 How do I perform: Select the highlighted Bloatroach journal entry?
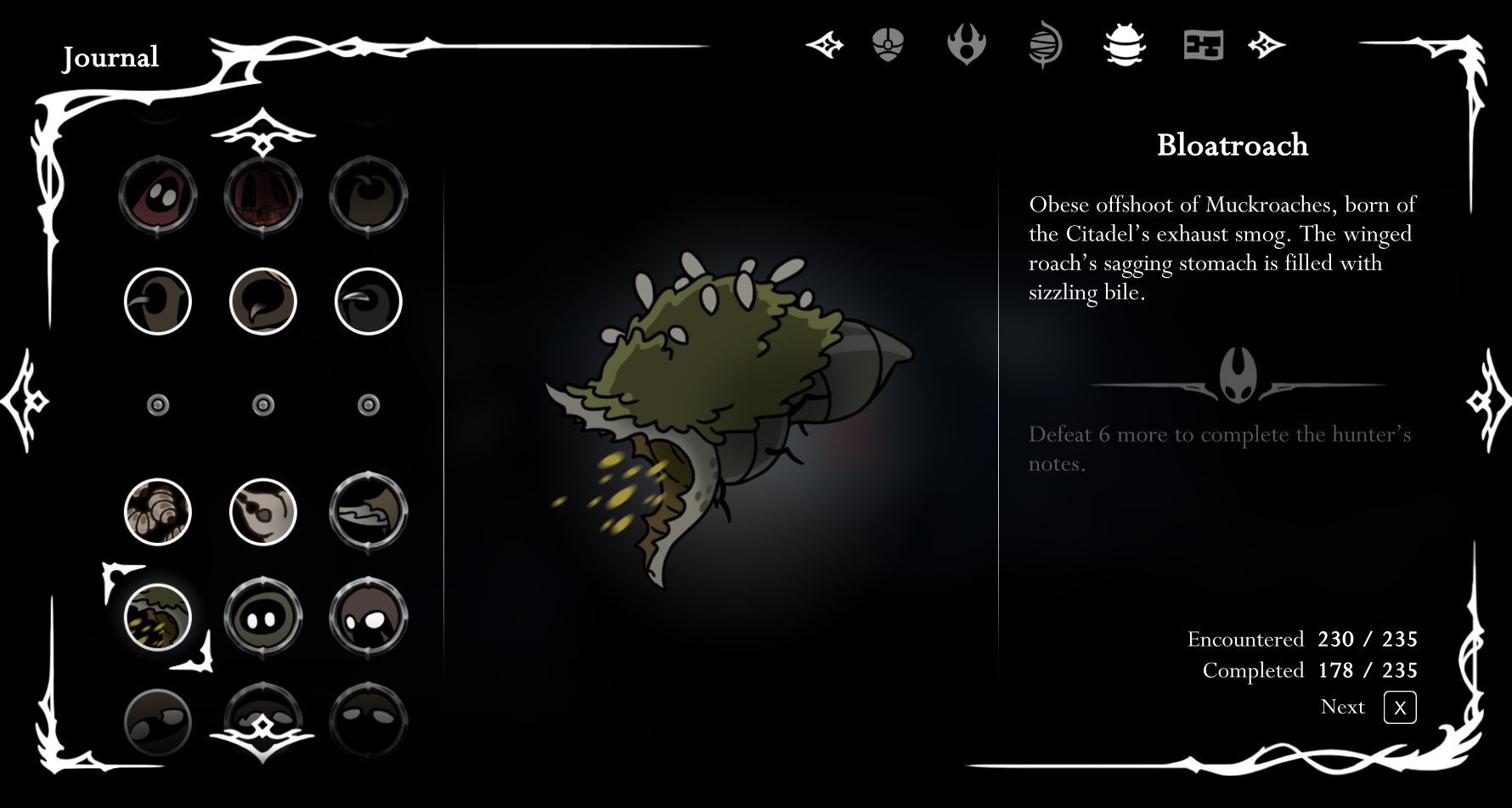(158, 618)
